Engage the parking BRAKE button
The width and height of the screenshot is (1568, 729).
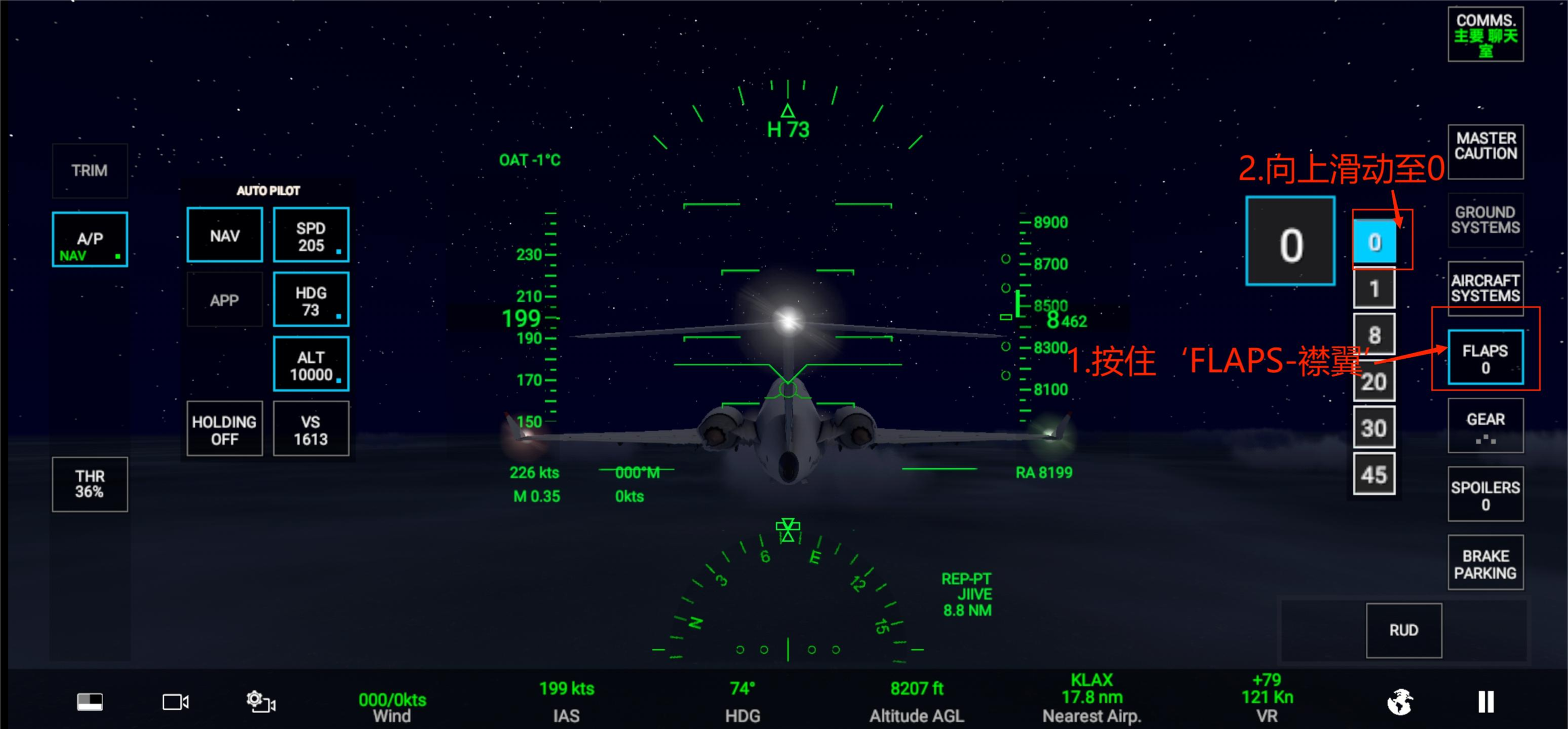(x=1485, y=563)
